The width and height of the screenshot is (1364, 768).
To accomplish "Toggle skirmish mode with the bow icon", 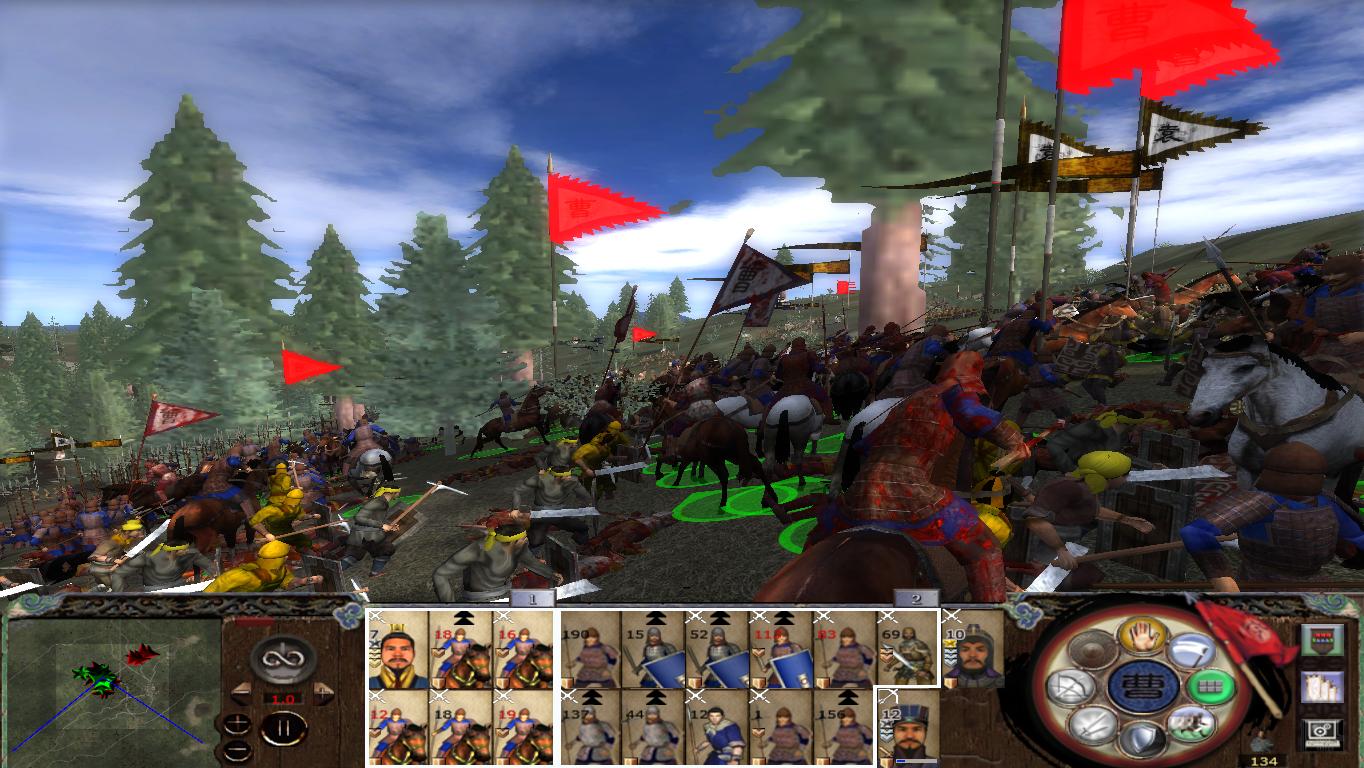I will tap(1071, 687).
